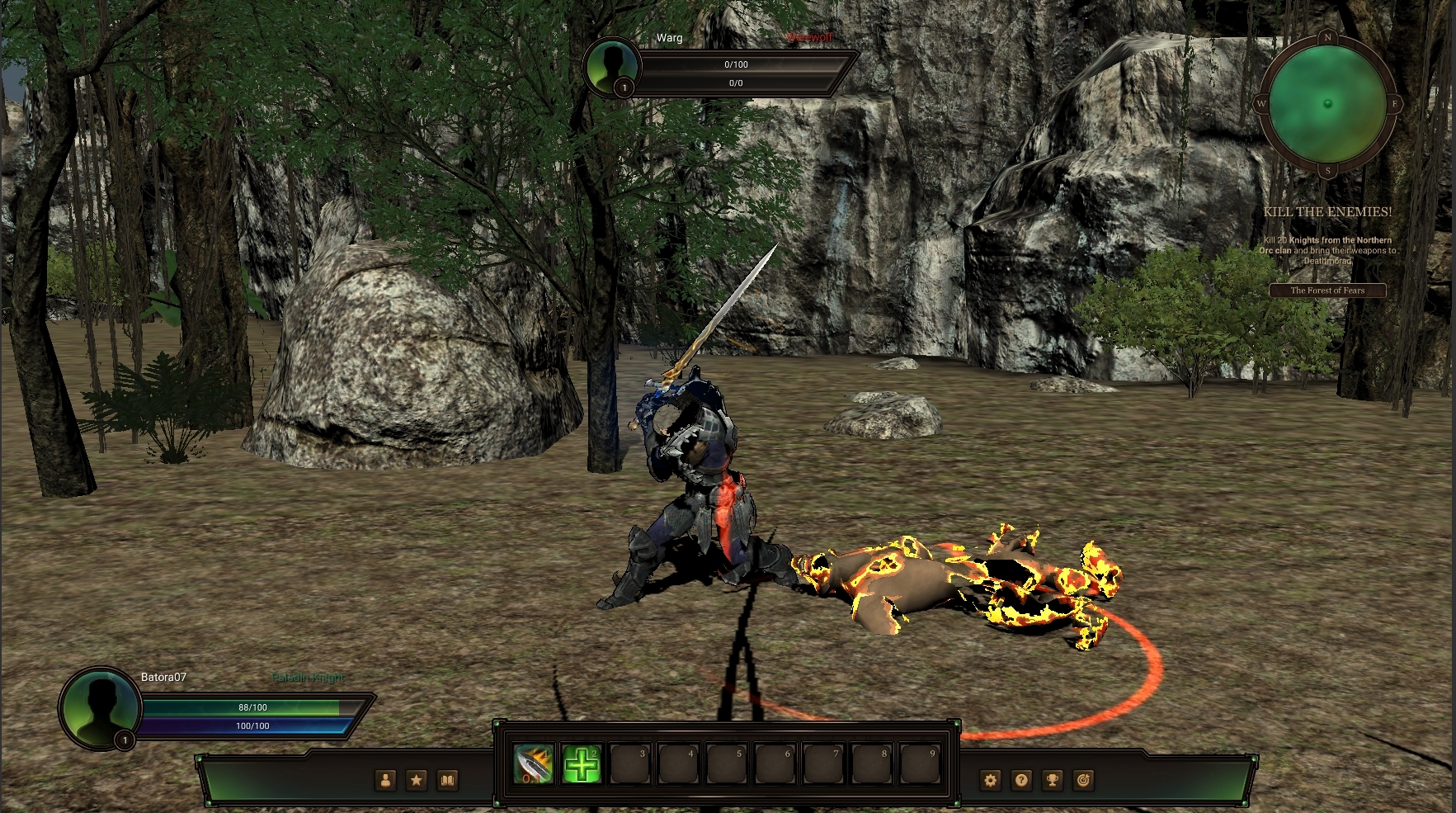The image size is (1456, 813).
Task: Activate the flaming blade attack skill
Action: 533,765
